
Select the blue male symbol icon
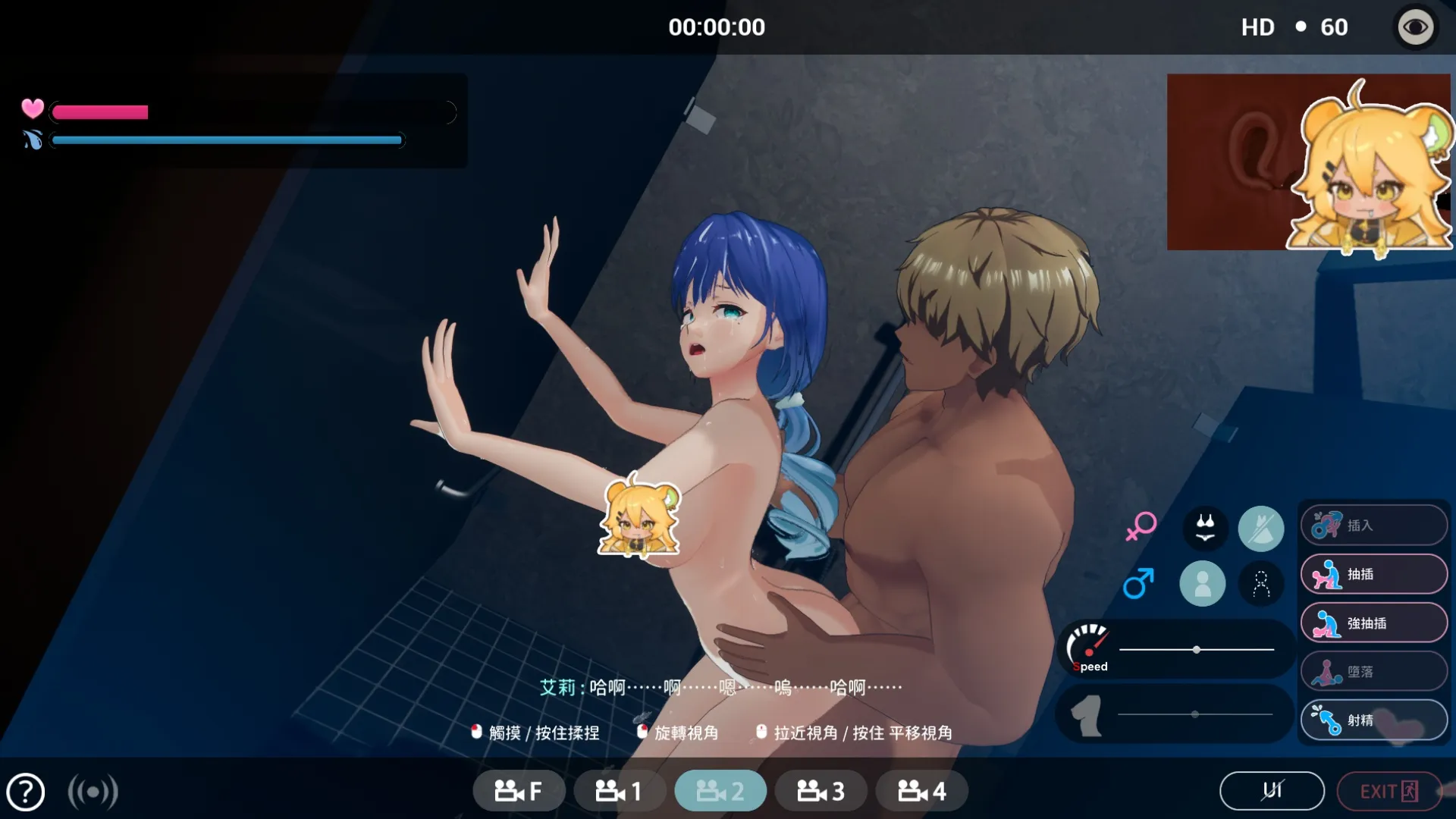[1138, 583]
